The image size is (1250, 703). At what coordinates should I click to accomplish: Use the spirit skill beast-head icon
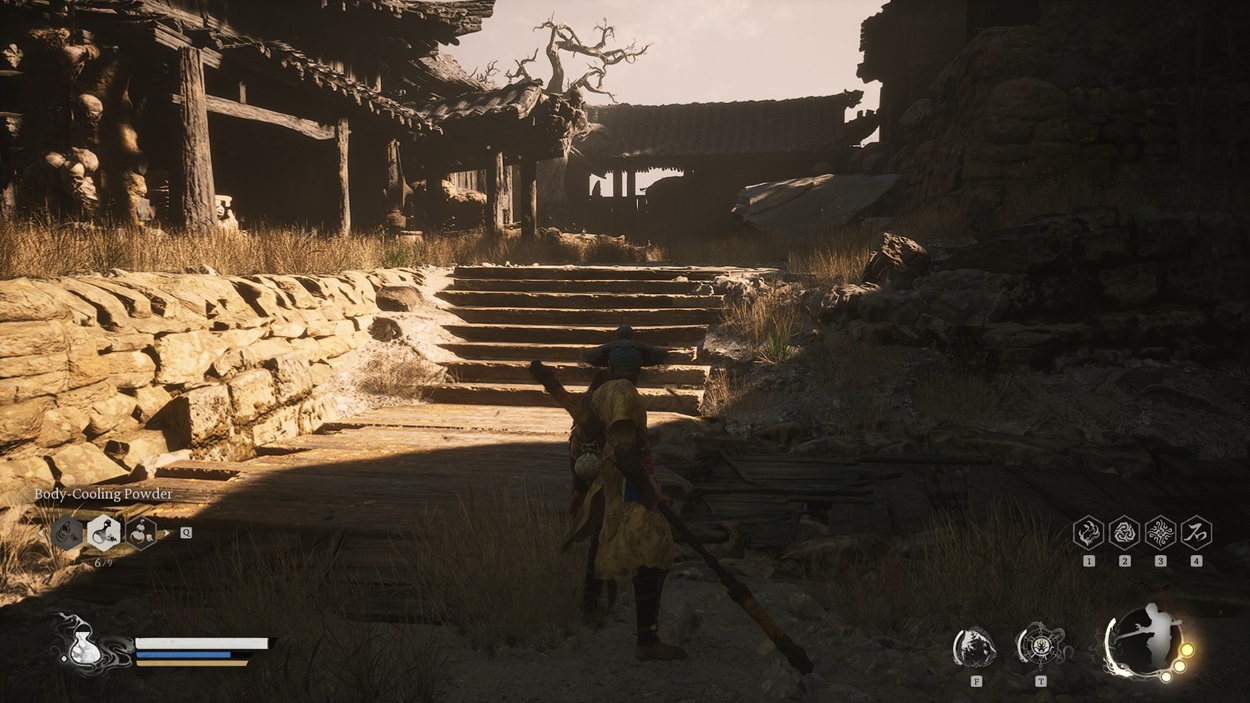[x=973, y=647]
